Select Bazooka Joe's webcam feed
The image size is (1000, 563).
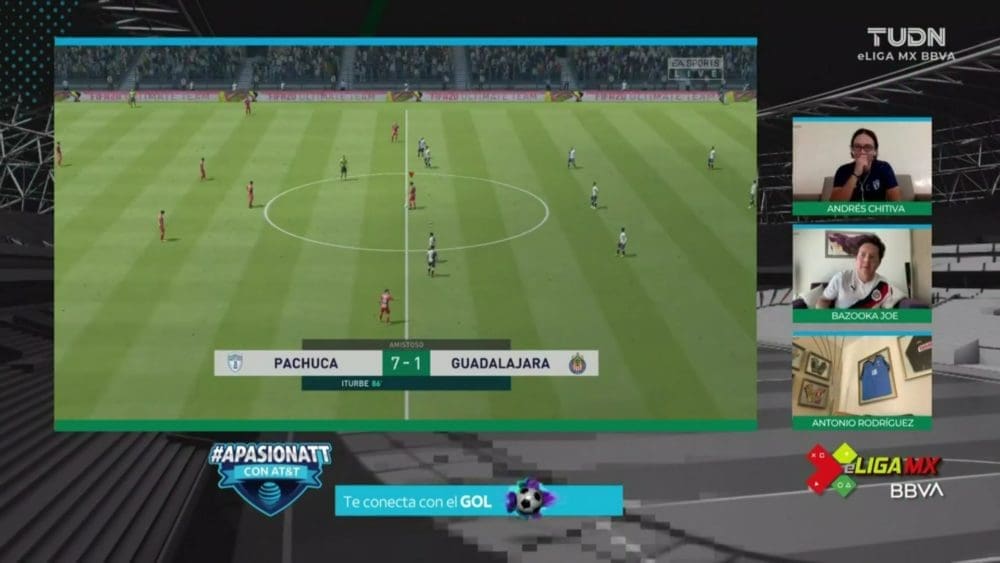862,269
